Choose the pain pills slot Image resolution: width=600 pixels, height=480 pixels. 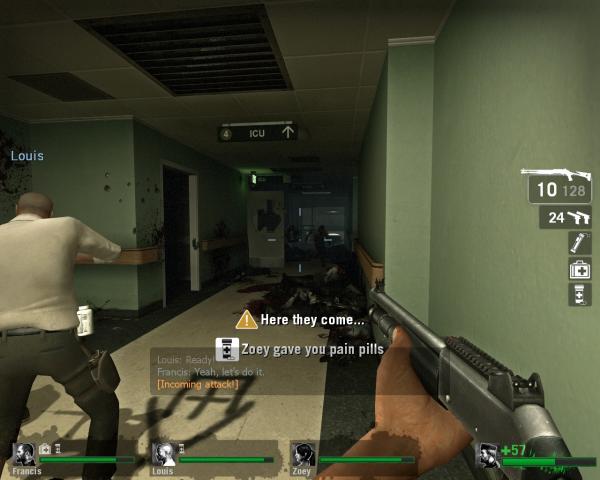pos(580,294)
